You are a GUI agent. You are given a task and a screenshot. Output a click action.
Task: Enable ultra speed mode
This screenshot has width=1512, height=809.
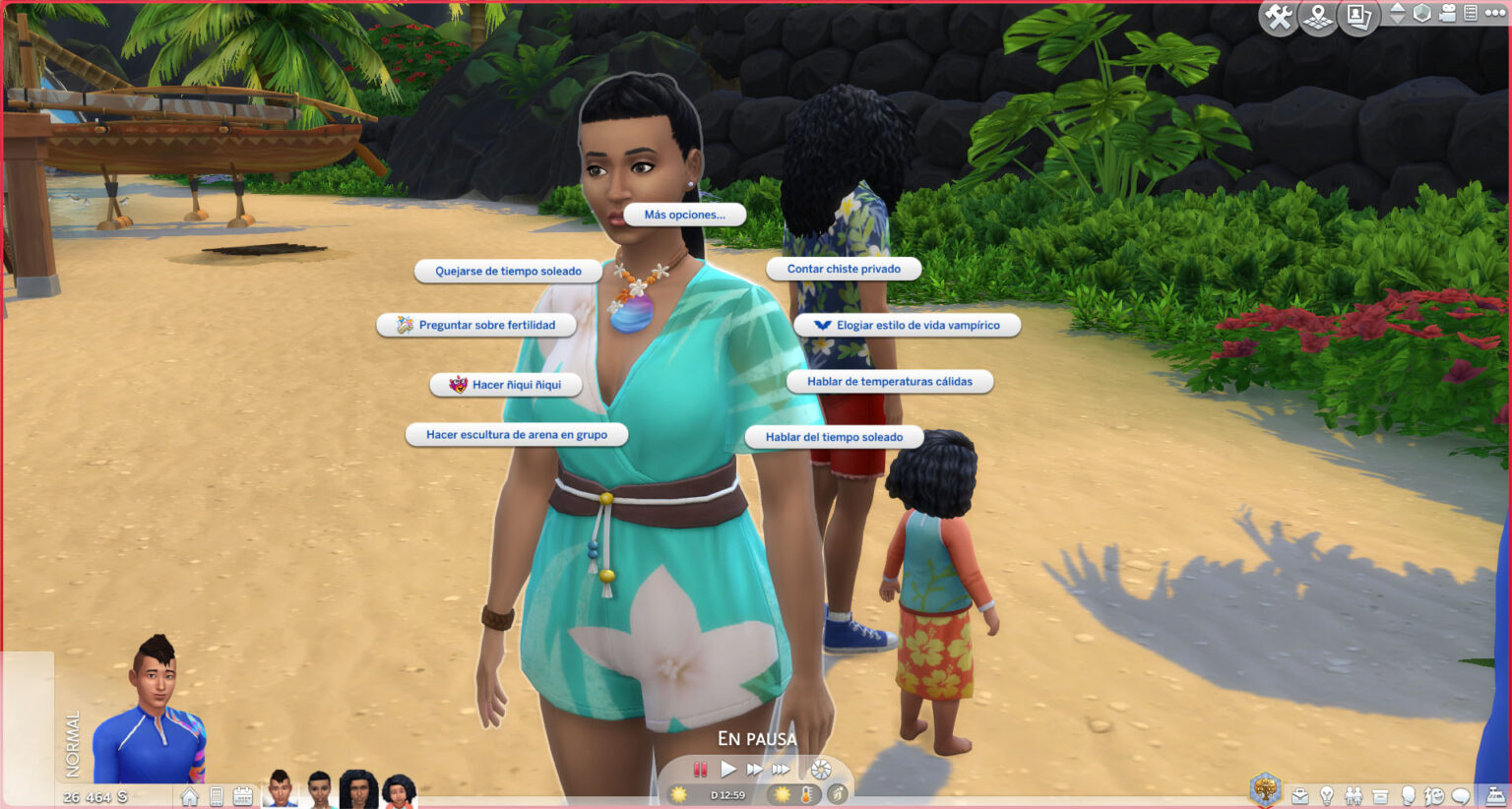(x=783, y=771)
